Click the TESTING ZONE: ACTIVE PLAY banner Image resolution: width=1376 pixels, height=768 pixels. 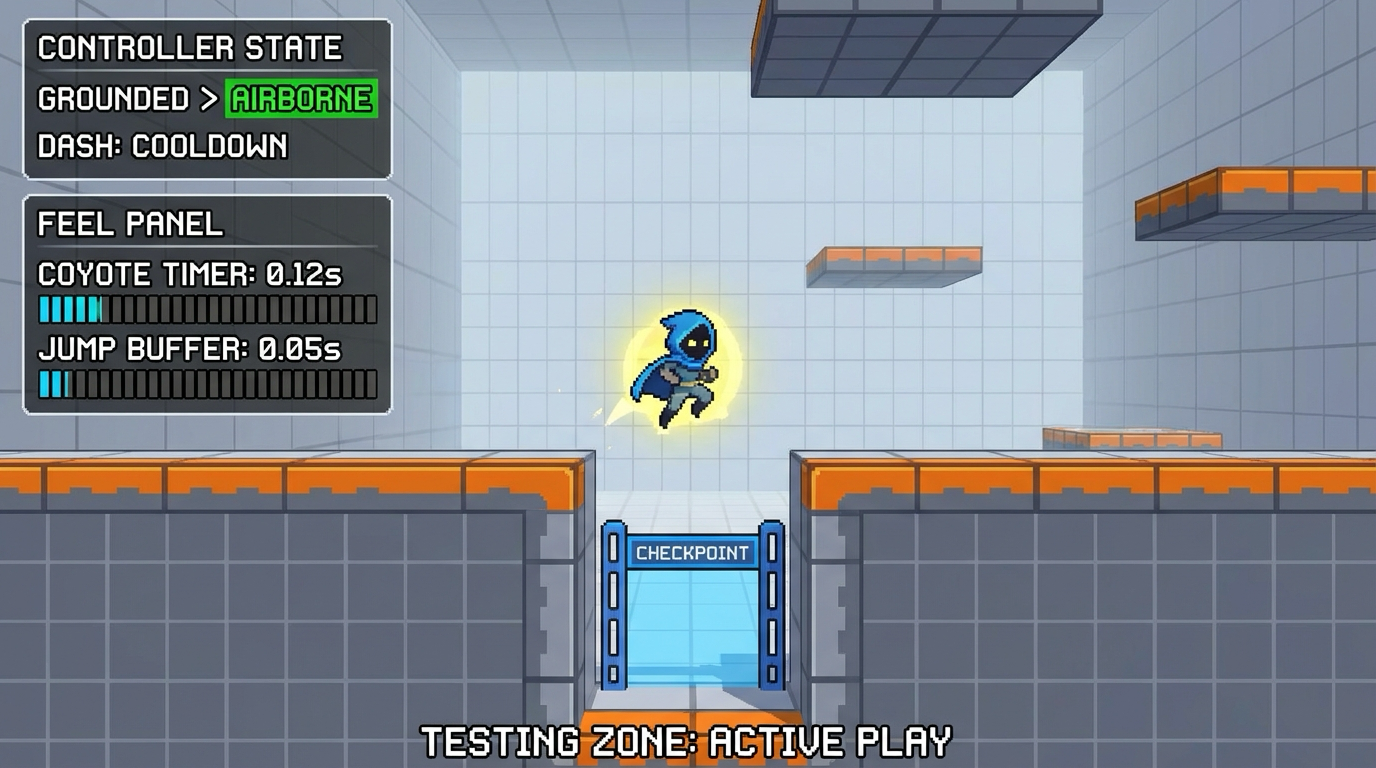(688, 742)
